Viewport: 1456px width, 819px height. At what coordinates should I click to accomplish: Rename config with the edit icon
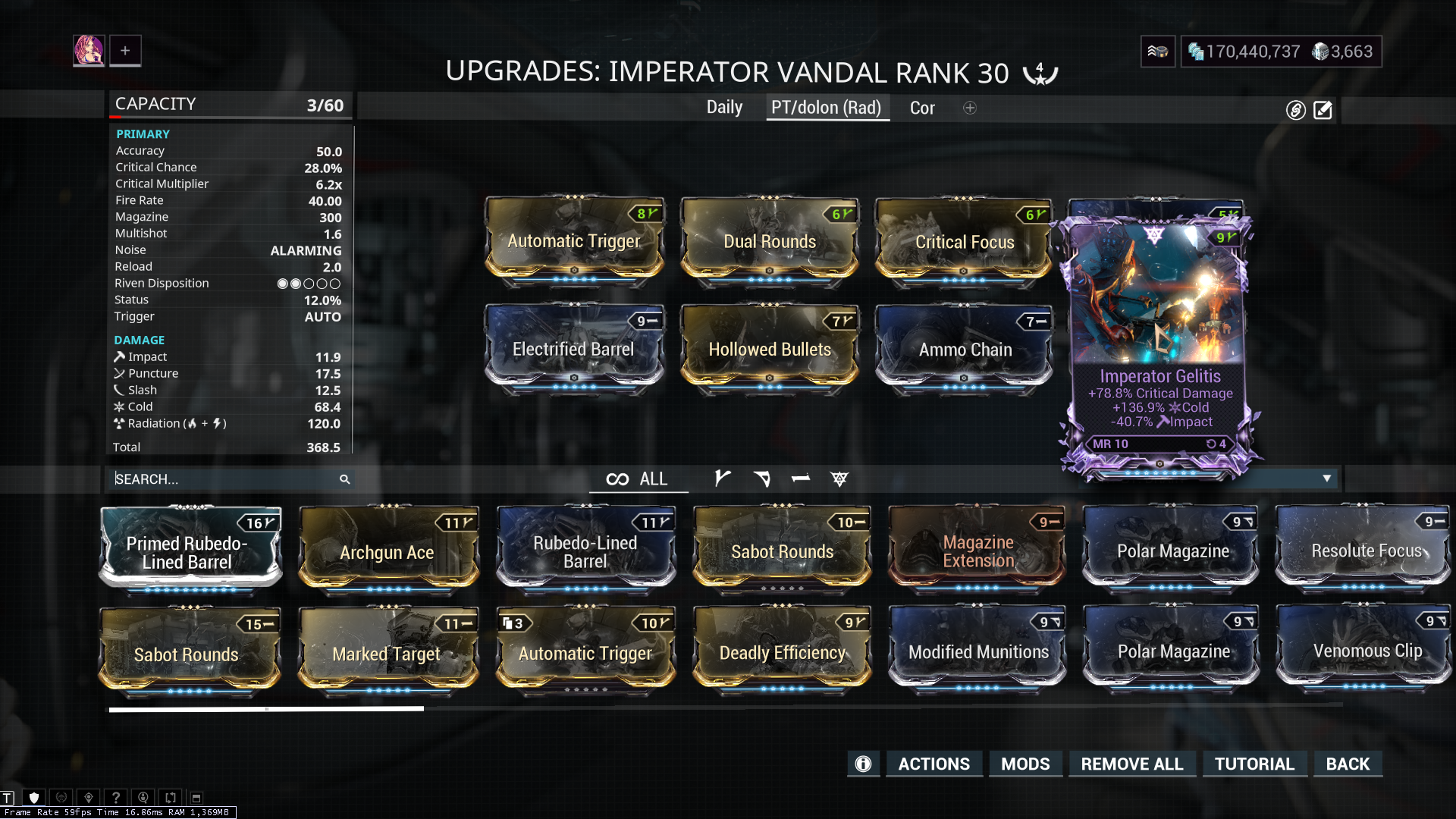[1323, 111]
